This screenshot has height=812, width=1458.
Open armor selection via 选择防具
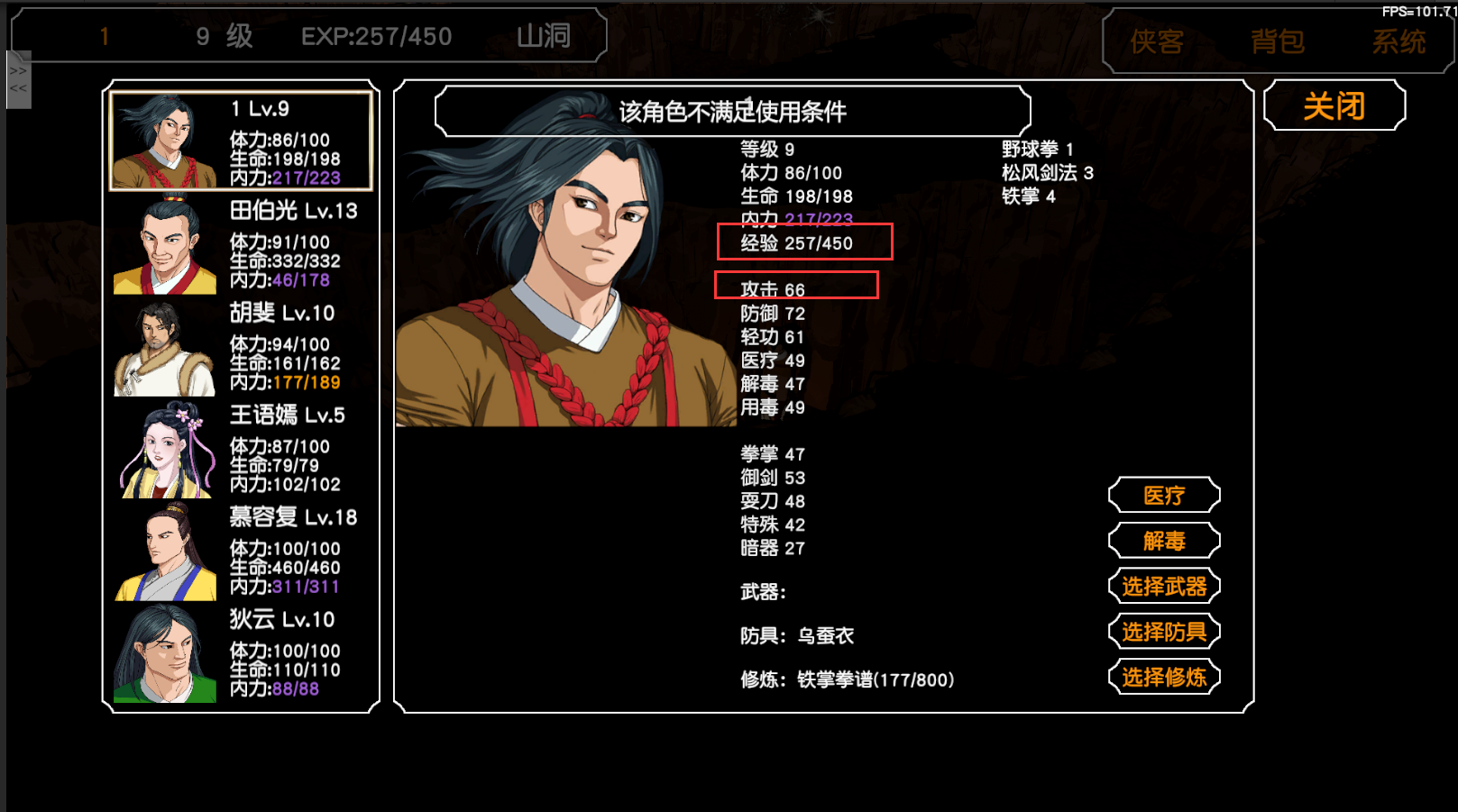[x=1164, y=631]
